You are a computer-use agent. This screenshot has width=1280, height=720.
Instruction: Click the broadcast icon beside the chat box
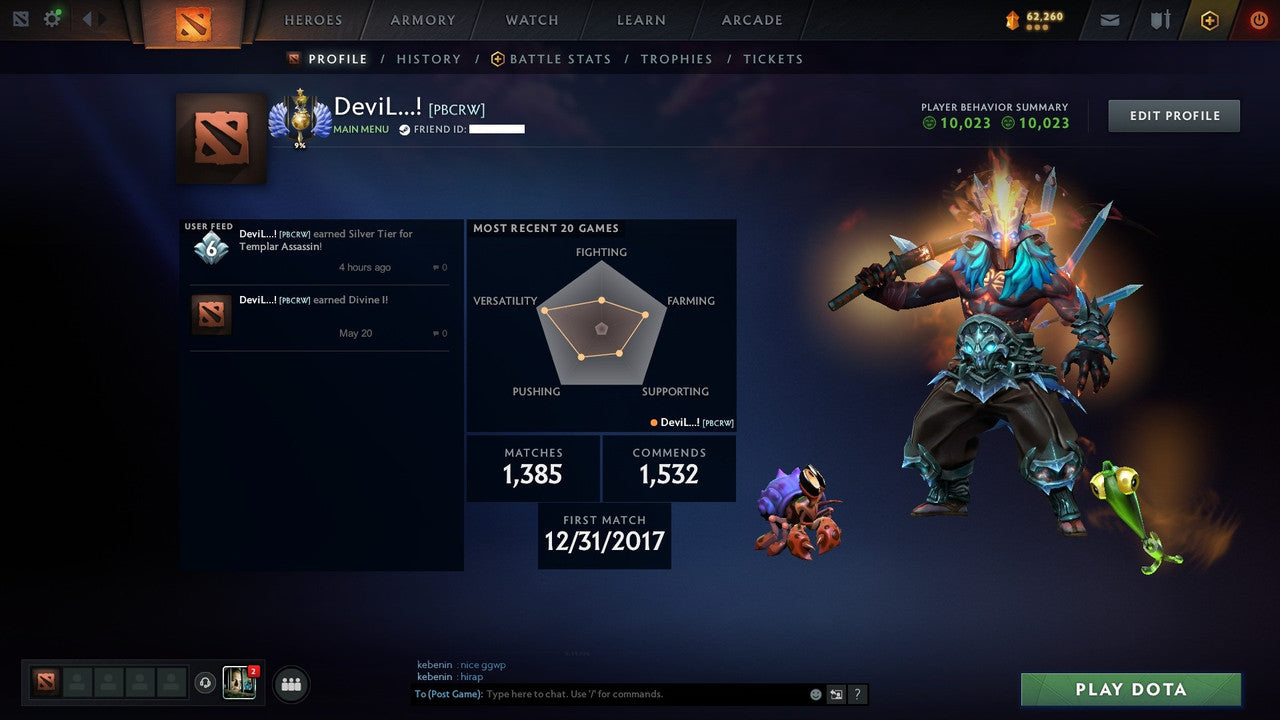836,694
